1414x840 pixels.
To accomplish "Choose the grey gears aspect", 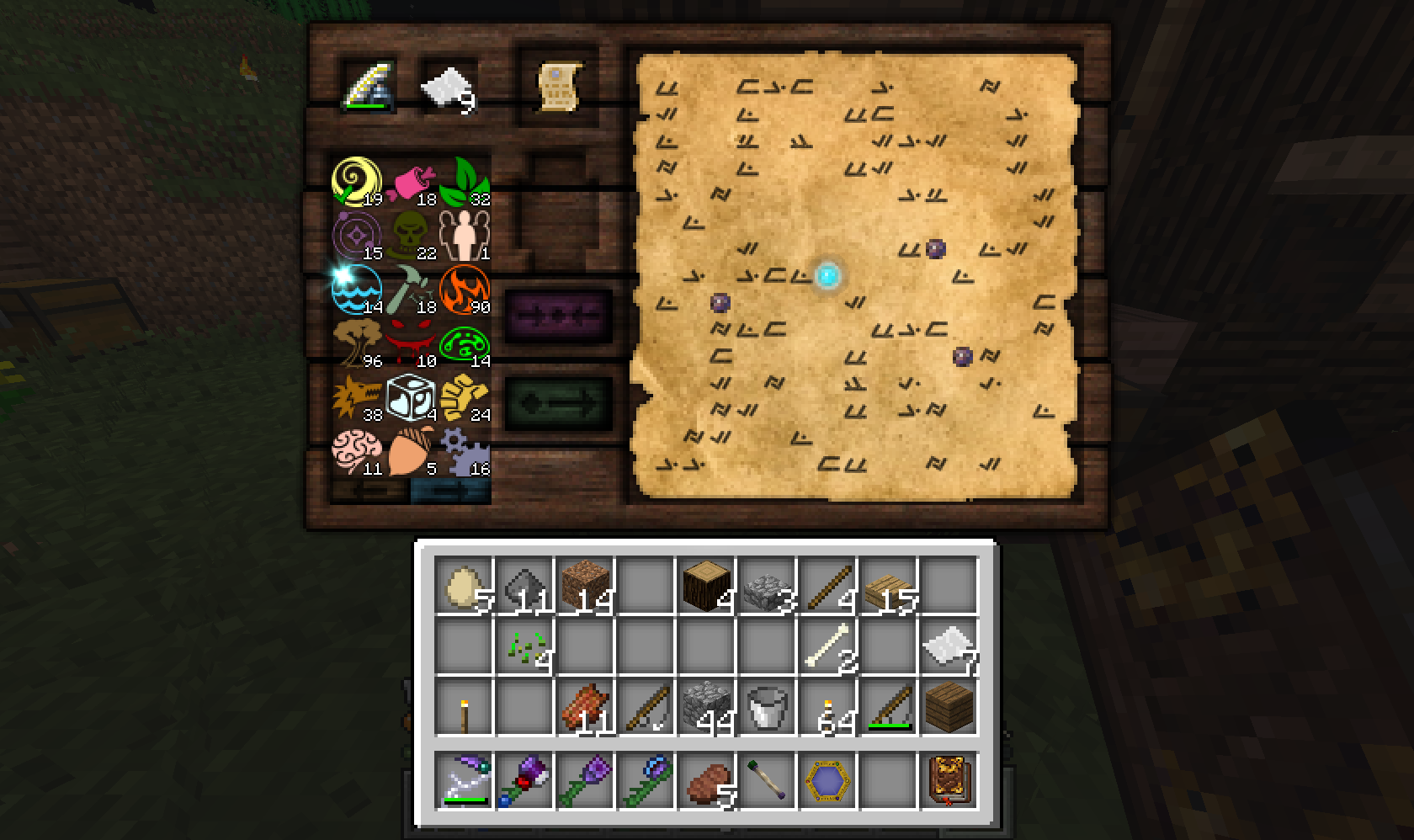I will (465, 451).
